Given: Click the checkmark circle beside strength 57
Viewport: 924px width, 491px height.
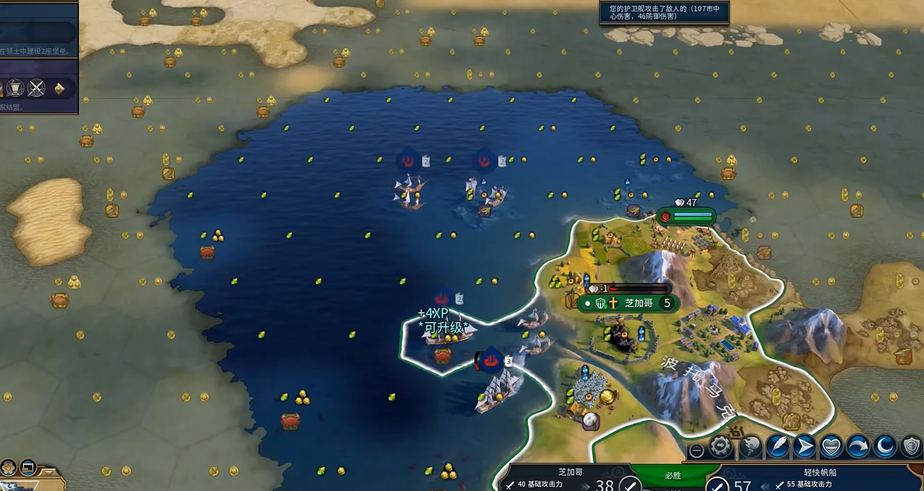Looking at the screenshot, I should pyautogui.click(x=717, y=485).
